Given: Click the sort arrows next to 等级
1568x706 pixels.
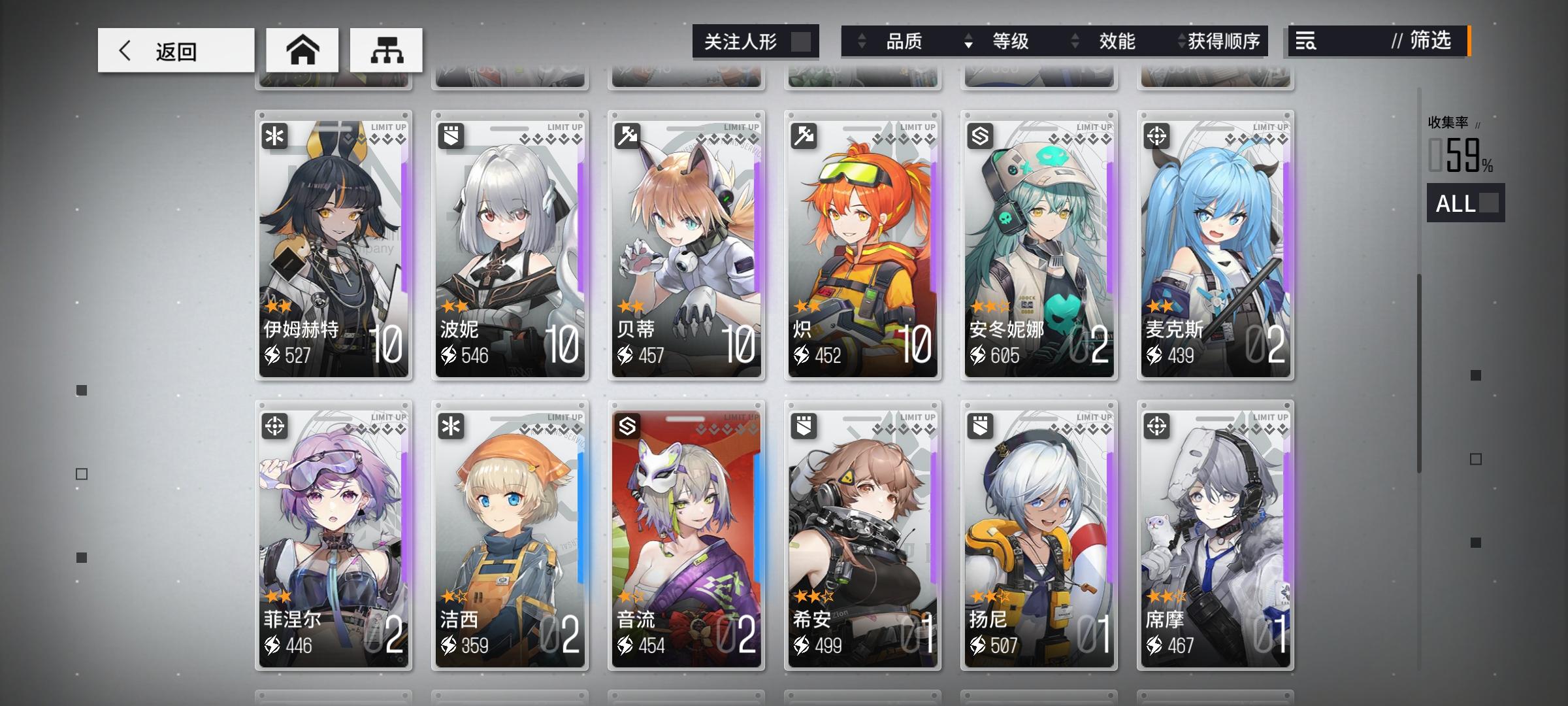Looking at the screenshot, I should pos(968,41).
